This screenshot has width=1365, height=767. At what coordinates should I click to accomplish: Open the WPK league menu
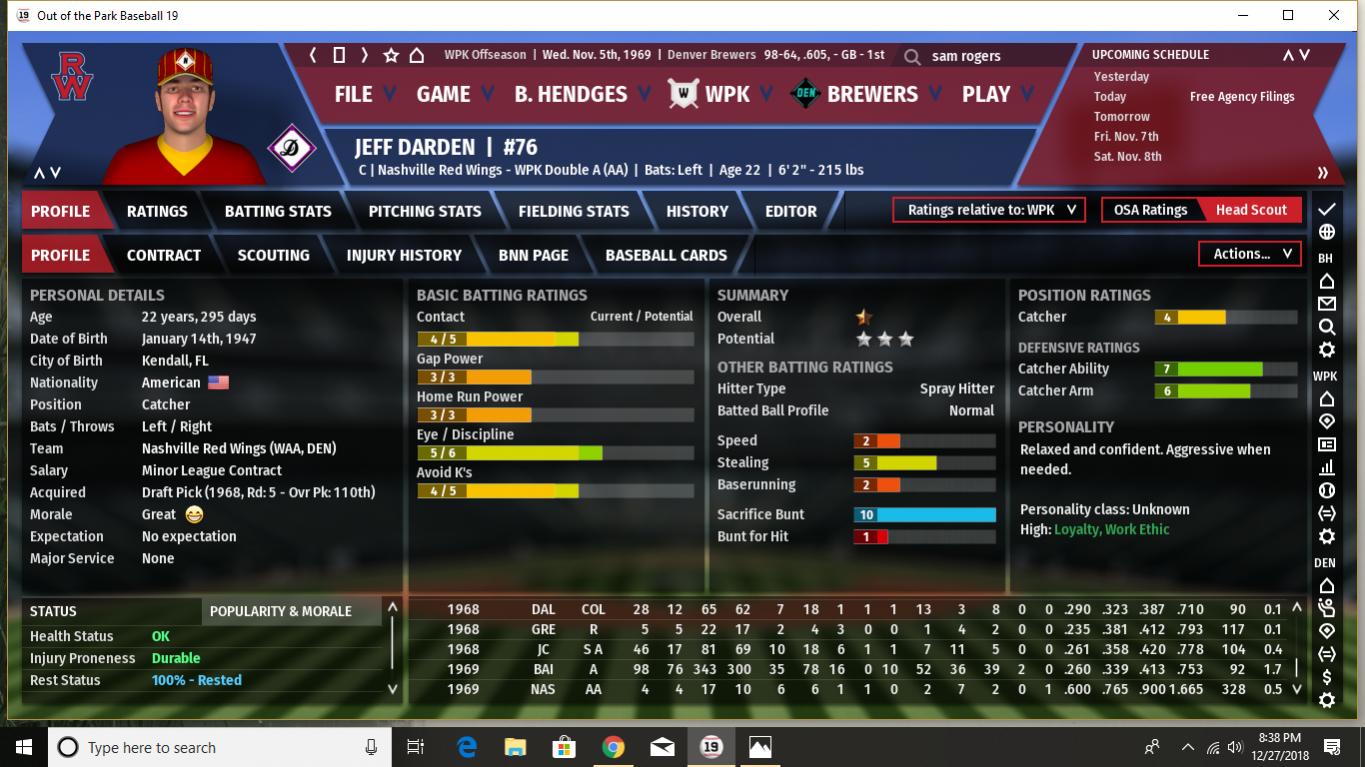726,94
